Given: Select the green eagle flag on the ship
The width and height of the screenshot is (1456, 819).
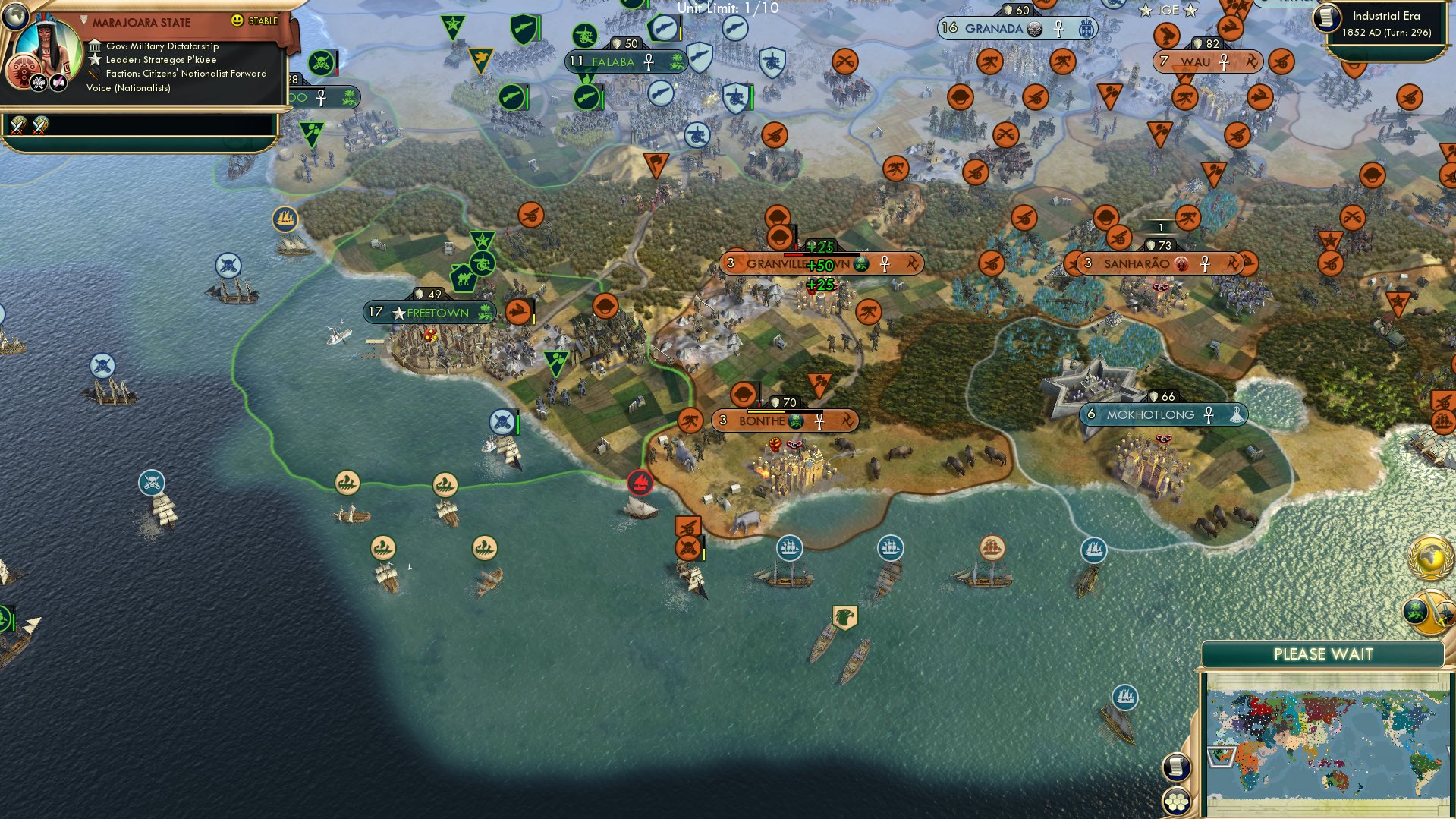Looking at the screenshot, I should (x=844, y=619).
